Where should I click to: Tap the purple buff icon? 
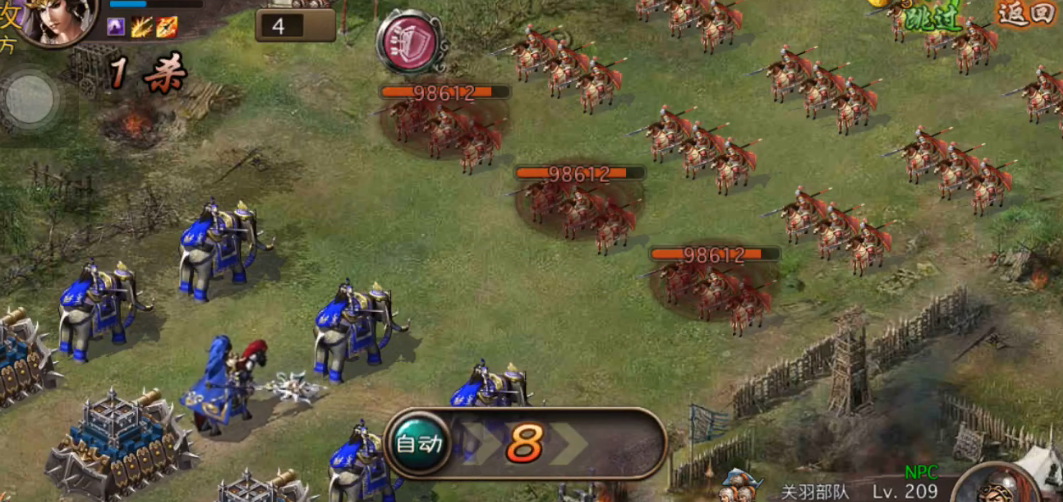[117, 27]
